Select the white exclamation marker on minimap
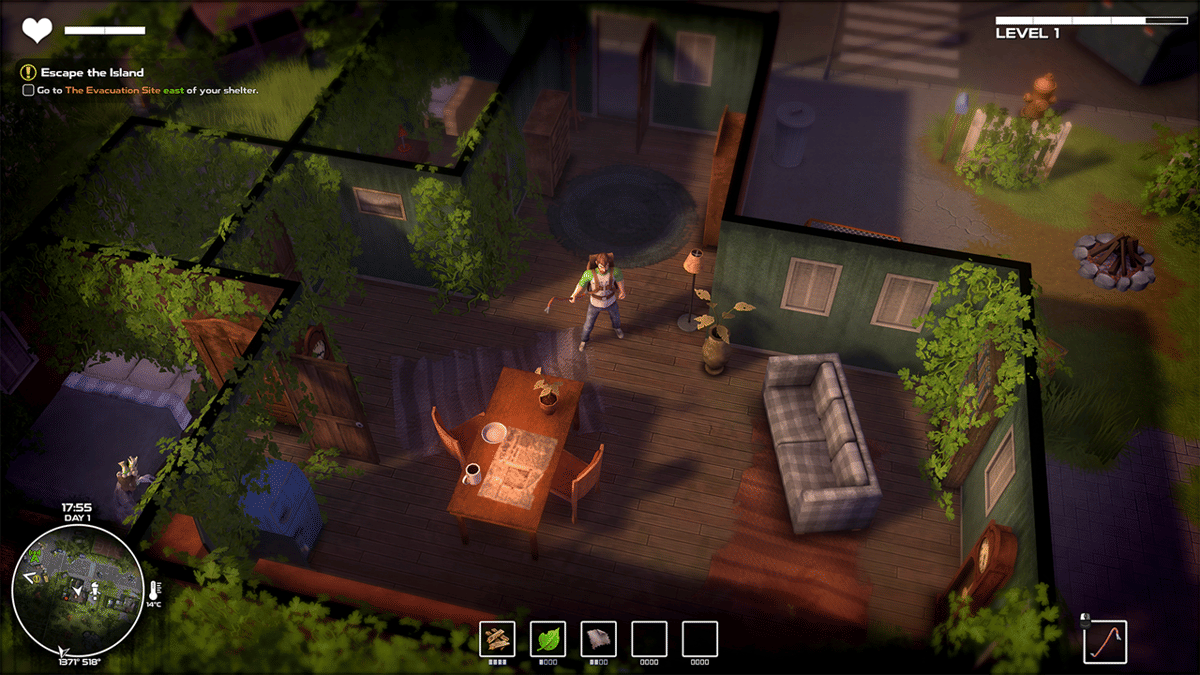 pos(95,592)
